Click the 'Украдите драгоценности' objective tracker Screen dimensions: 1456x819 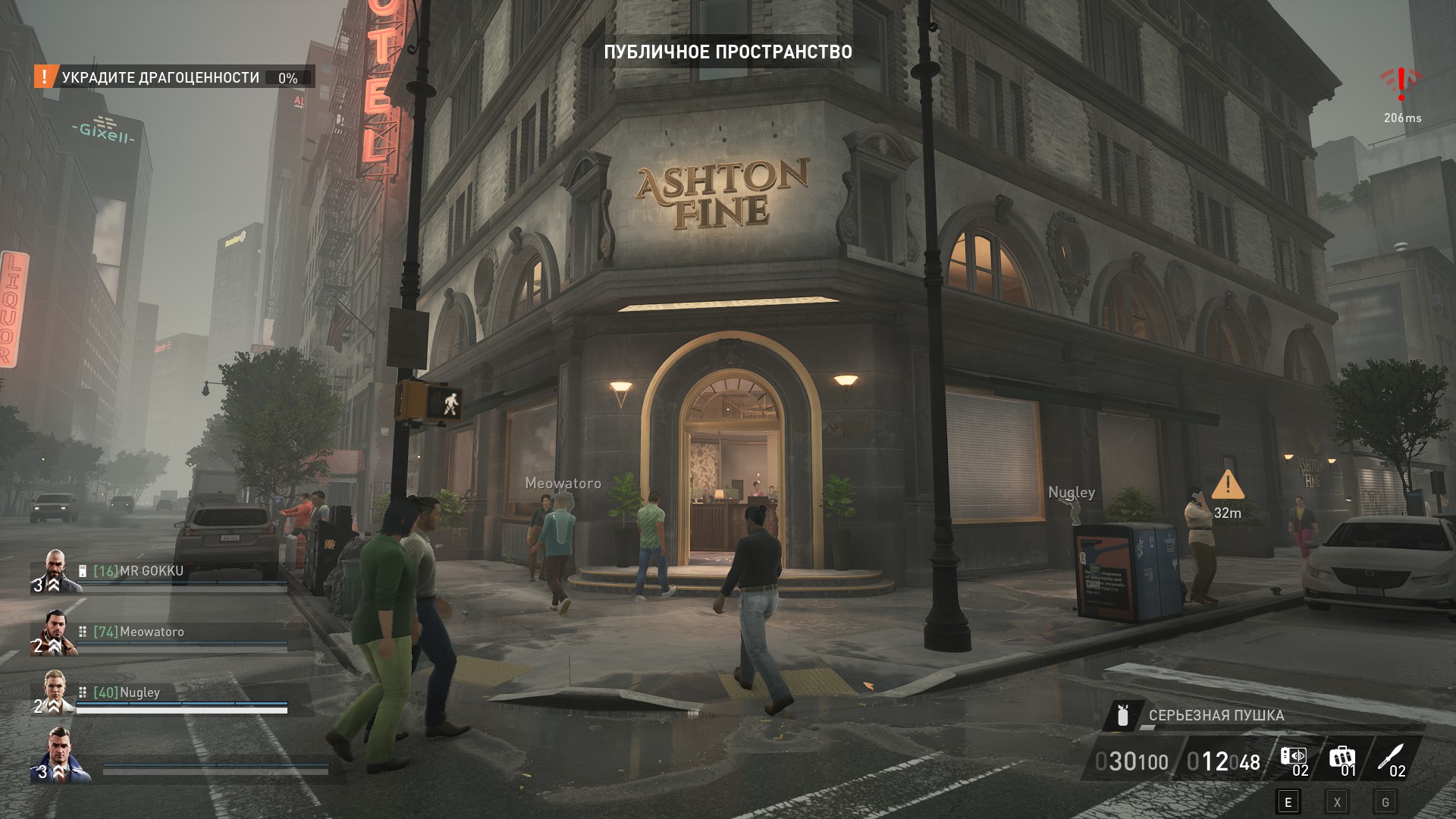coord(161,77)
